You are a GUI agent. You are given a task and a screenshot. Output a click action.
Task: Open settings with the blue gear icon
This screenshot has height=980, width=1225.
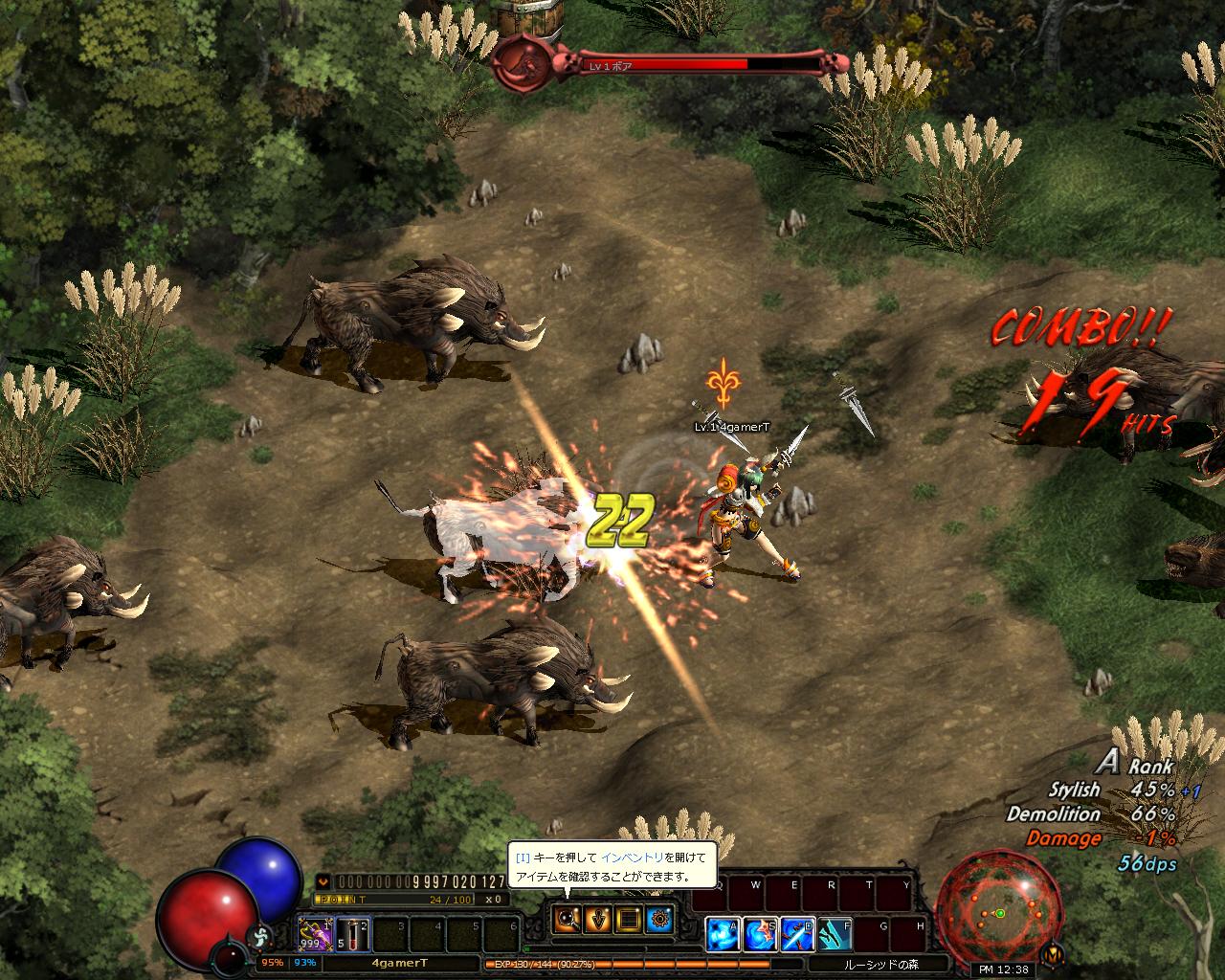pos(659,920)
